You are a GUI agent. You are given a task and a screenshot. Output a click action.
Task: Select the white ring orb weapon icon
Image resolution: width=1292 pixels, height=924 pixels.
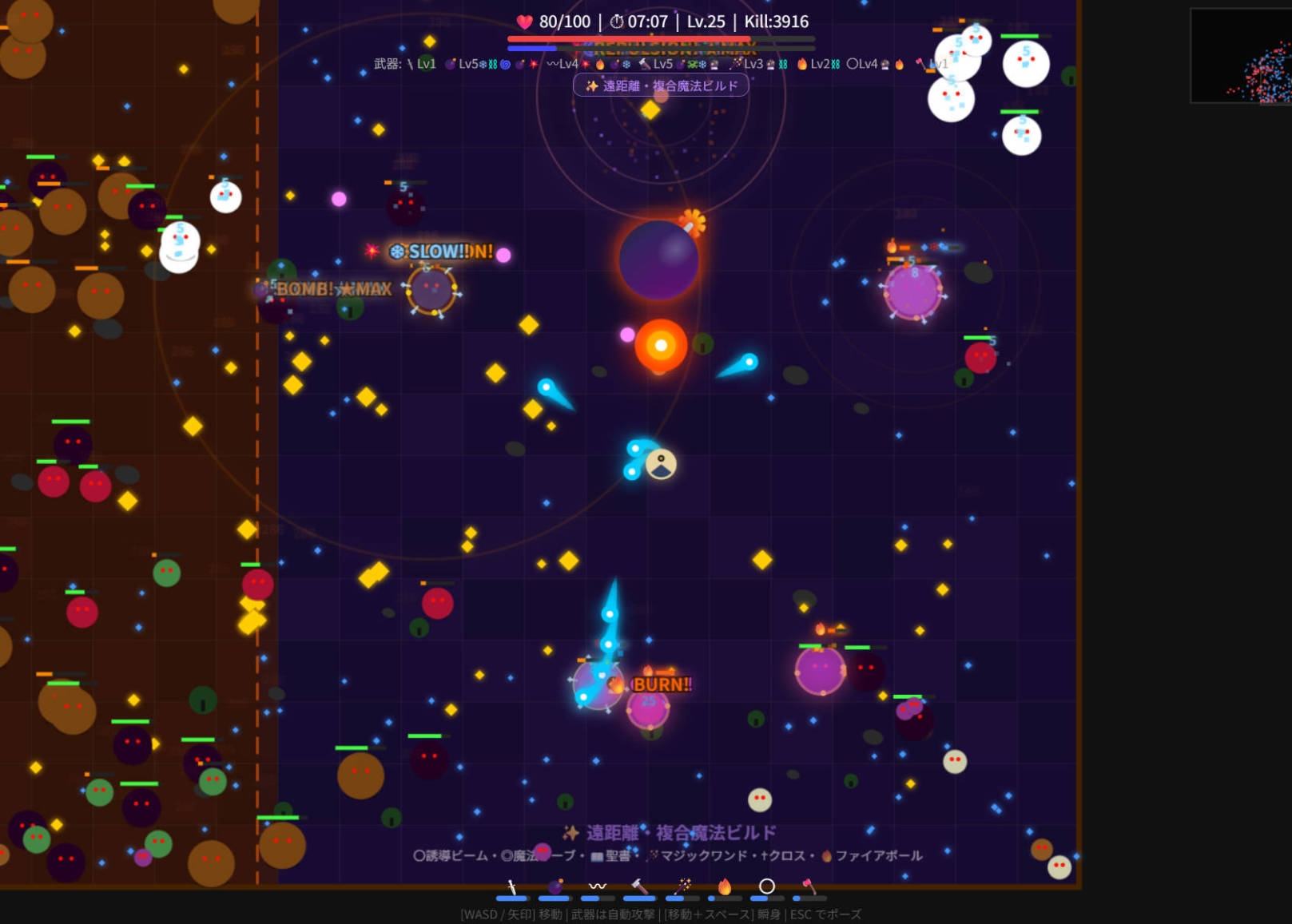(766, 886)
